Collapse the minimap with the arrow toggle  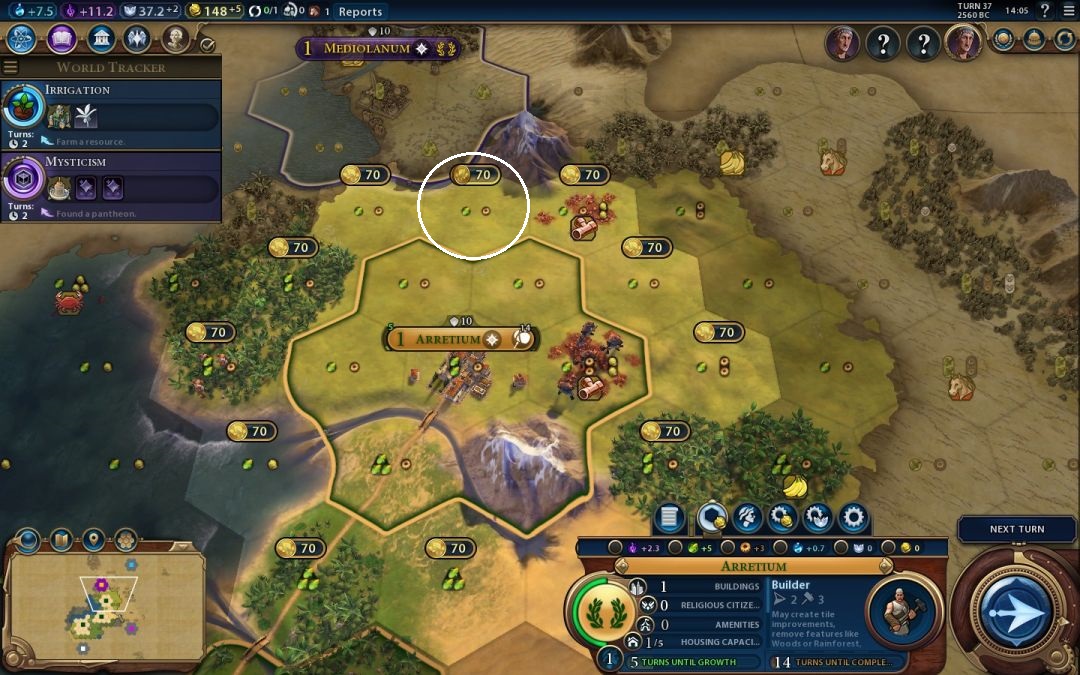[x=26, y=541]
